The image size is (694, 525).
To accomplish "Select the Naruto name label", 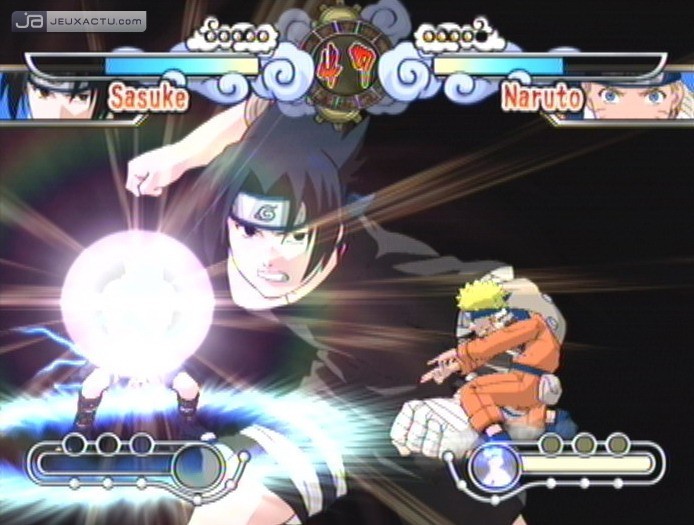I will (x=542, y=98).
